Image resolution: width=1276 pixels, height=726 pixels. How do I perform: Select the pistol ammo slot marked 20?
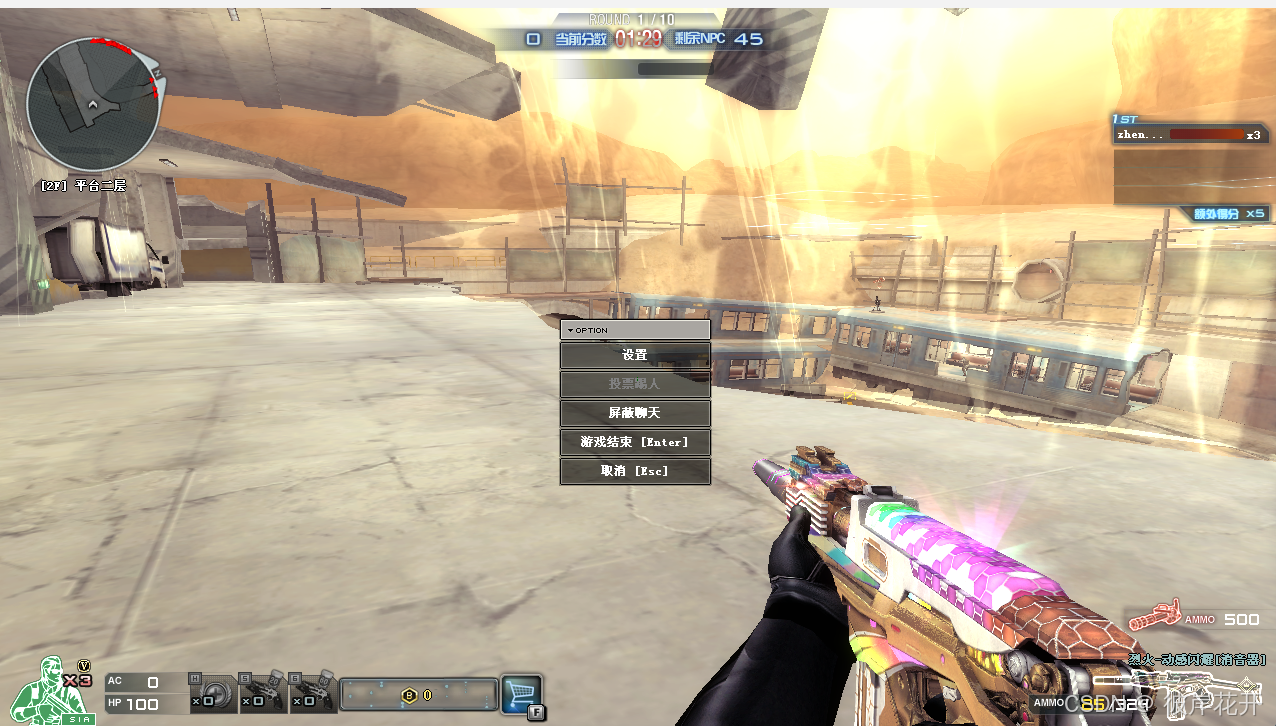[263, 693]
